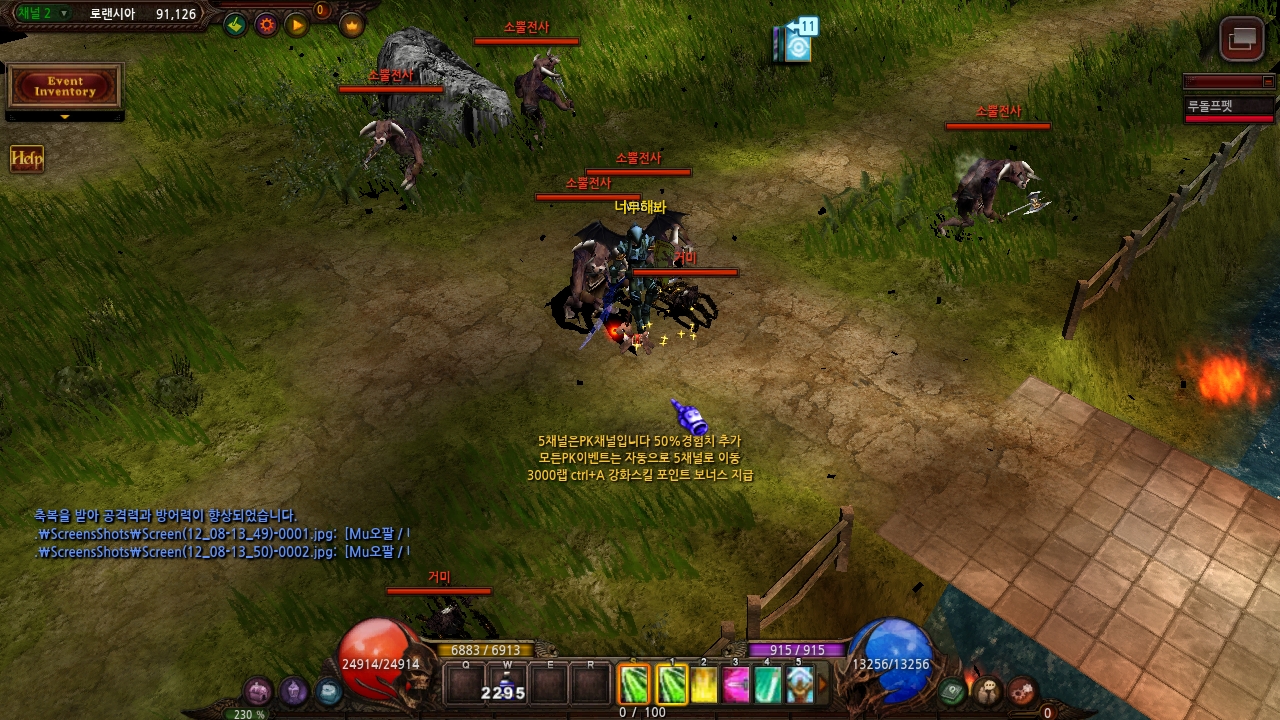Click the Help button

click(27, 159)
